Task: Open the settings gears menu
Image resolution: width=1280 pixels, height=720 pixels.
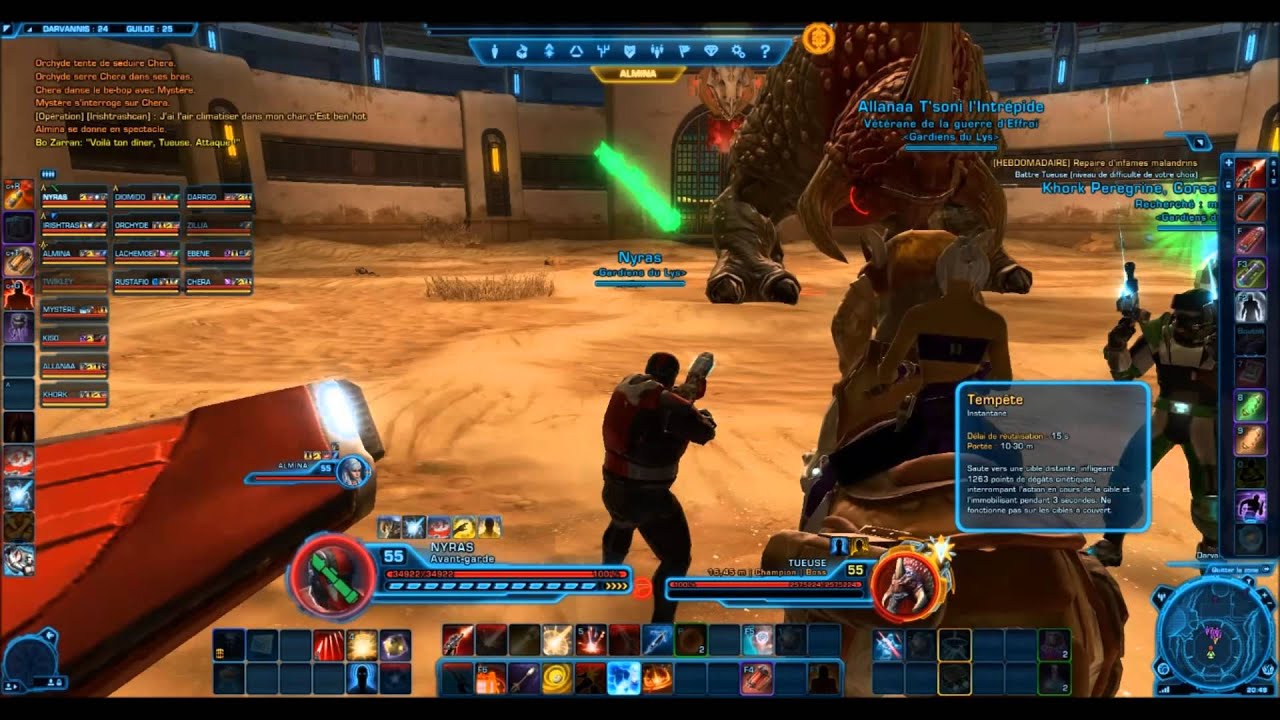Action: click(738, 51)
